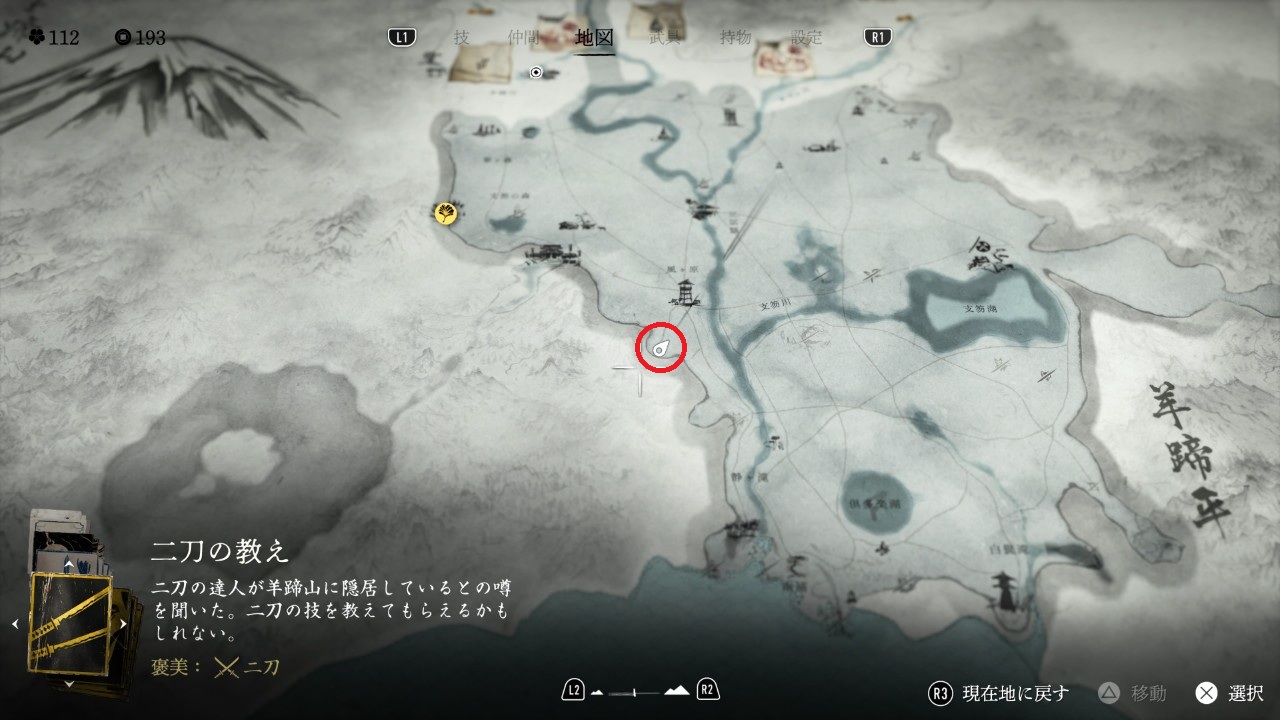Select the 二刀の教え quest card

tap(70, 625)
